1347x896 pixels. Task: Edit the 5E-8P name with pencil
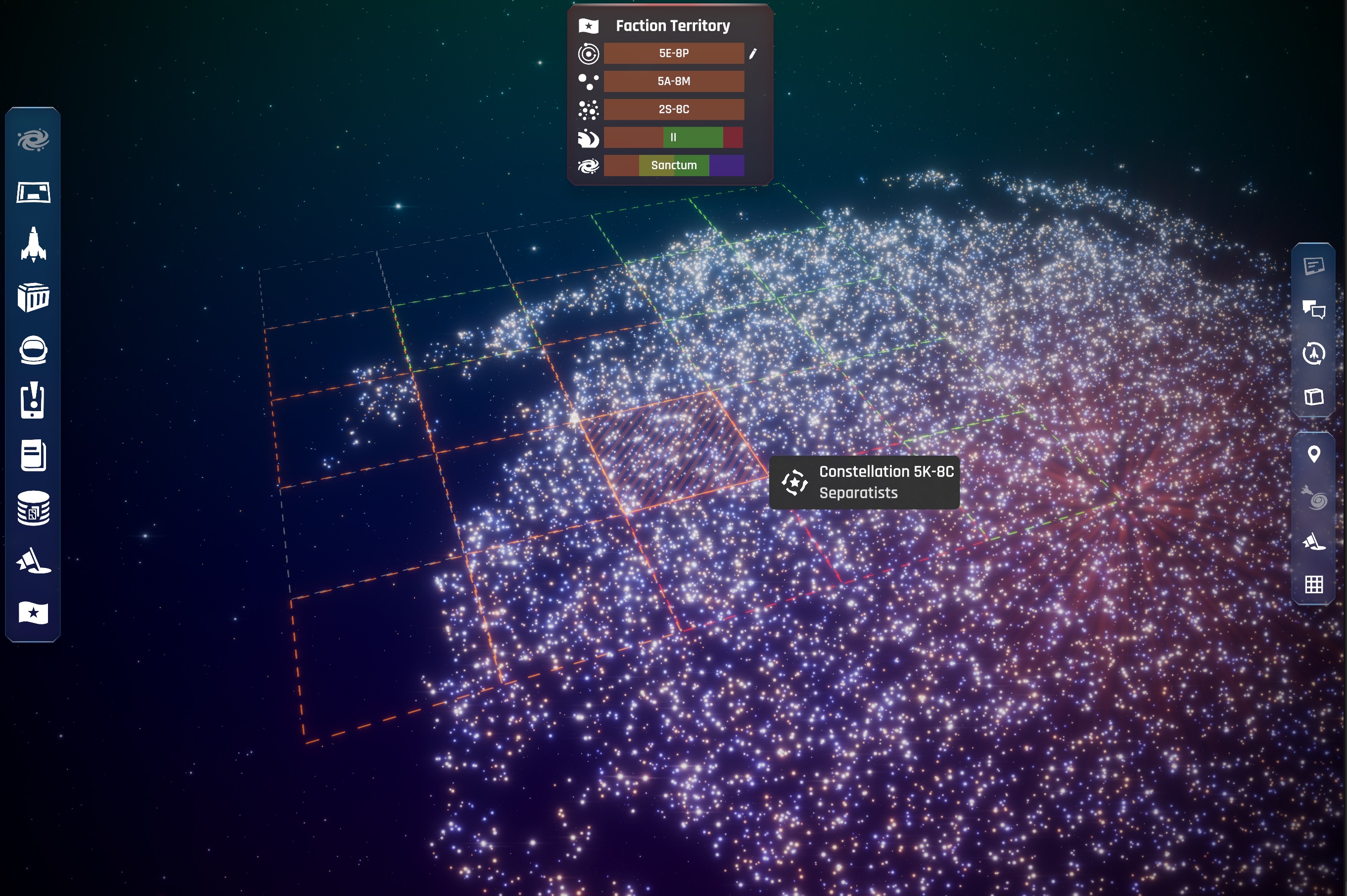point(753,54)
